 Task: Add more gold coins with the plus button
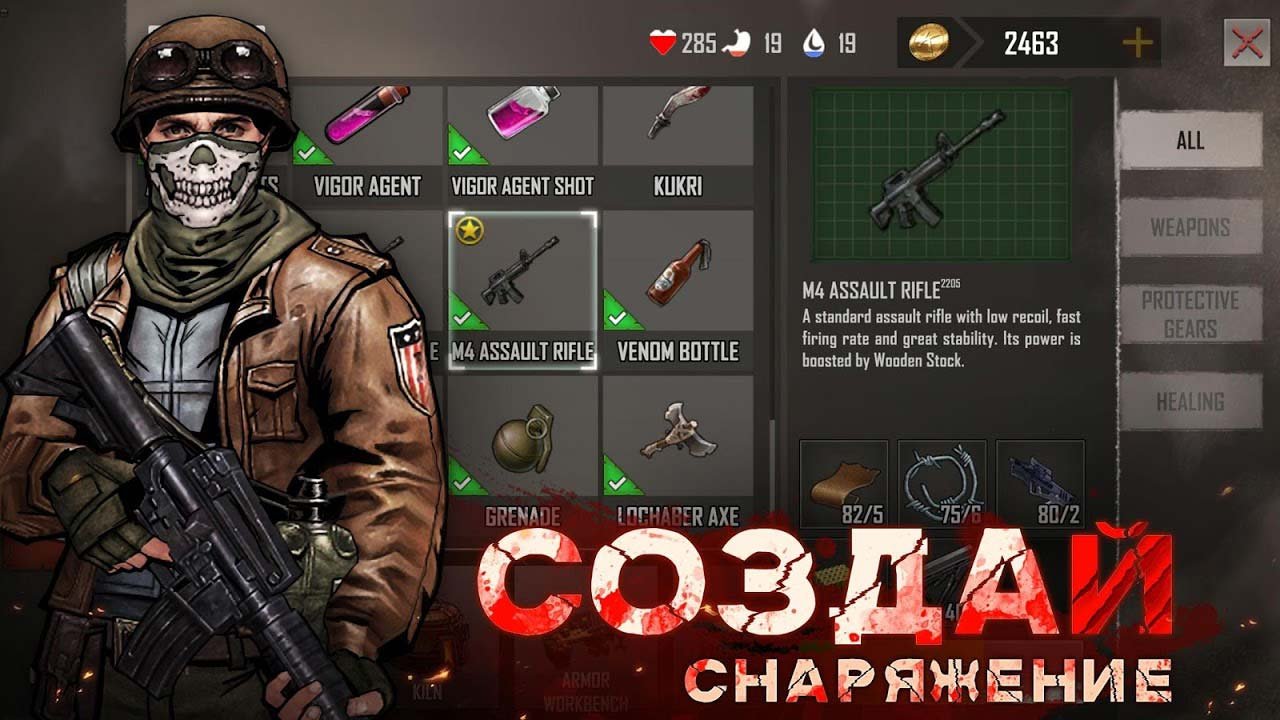point(1138,43)
